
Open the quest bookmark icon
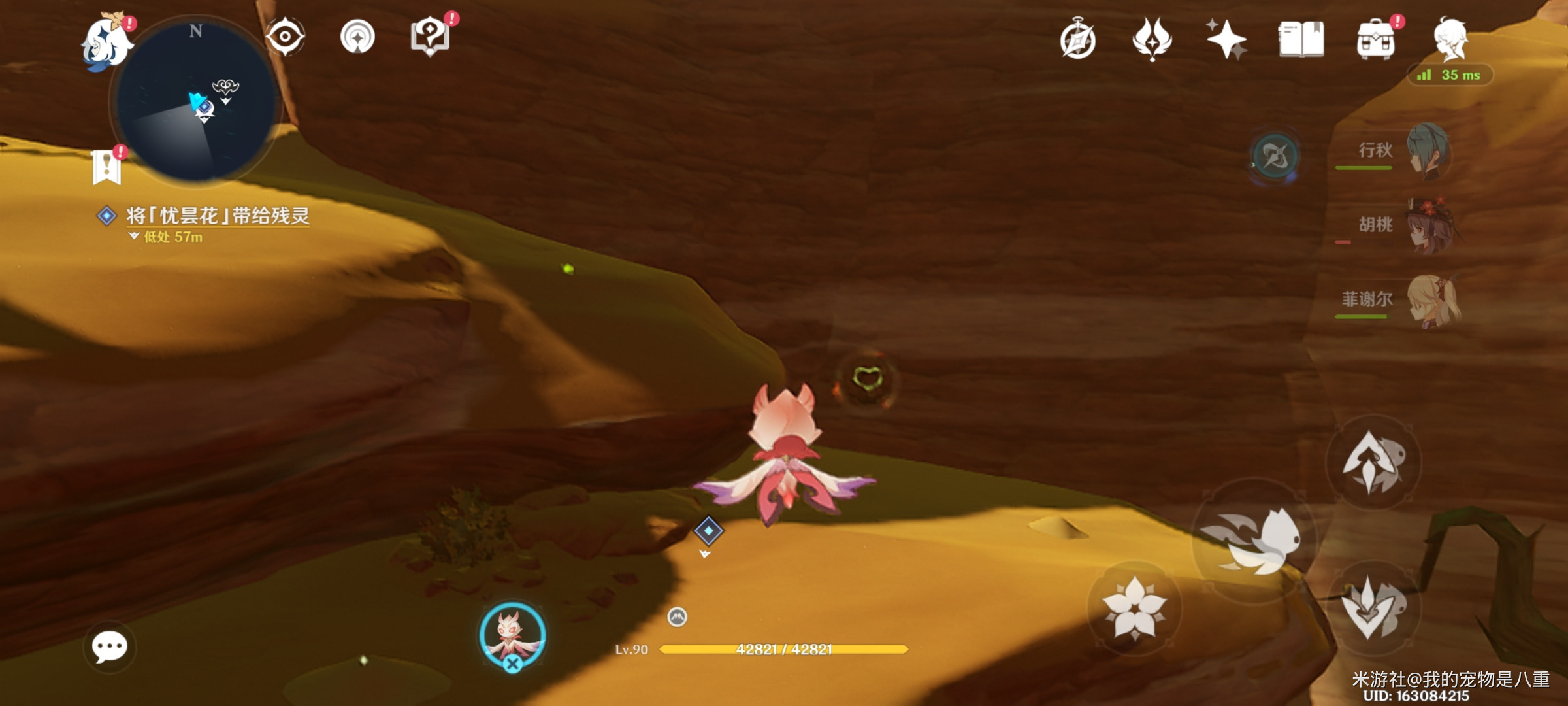(107, 167)
